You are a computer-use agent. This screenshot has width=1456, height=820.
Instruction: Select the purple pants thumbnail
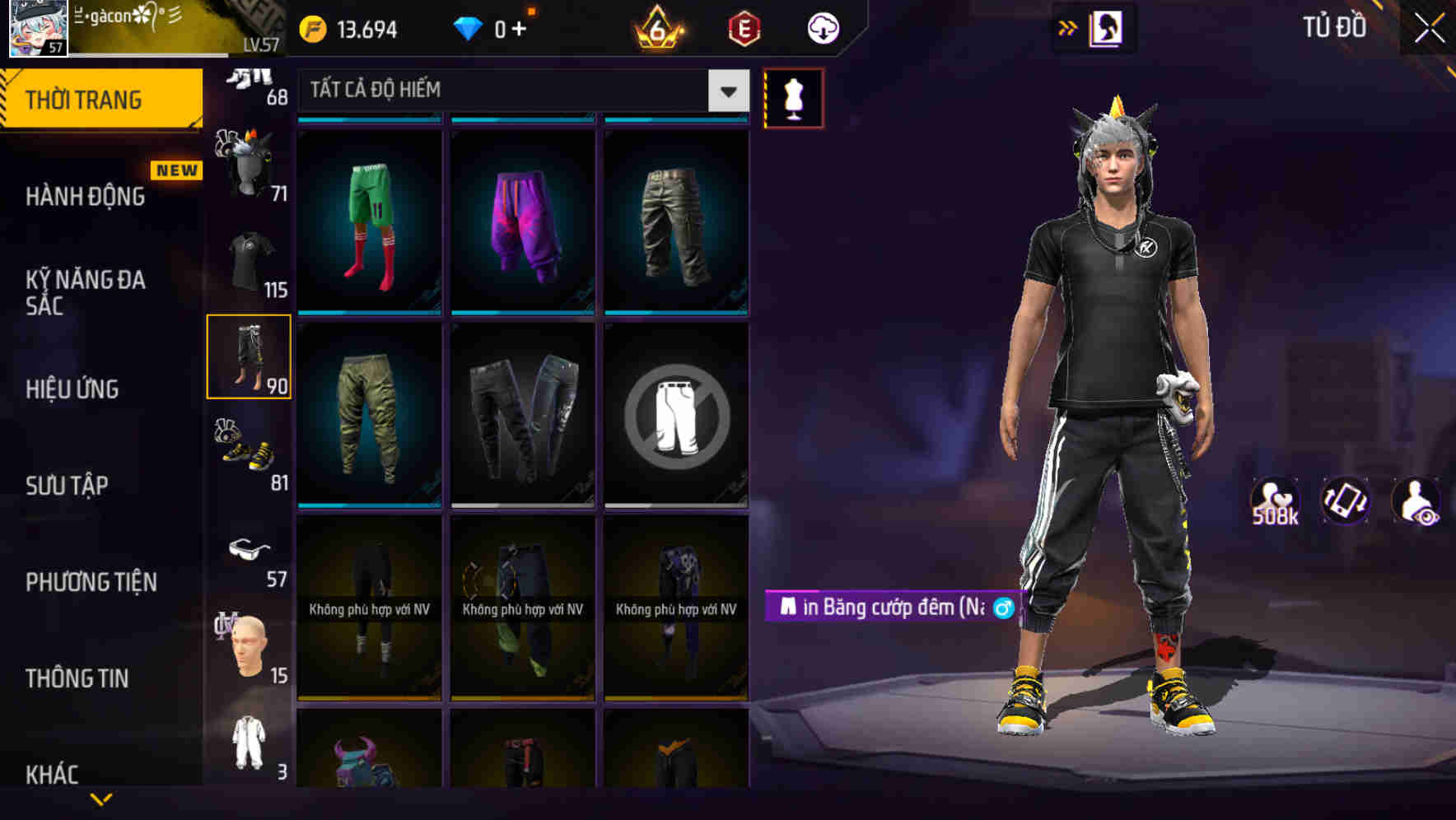point(522,218)
